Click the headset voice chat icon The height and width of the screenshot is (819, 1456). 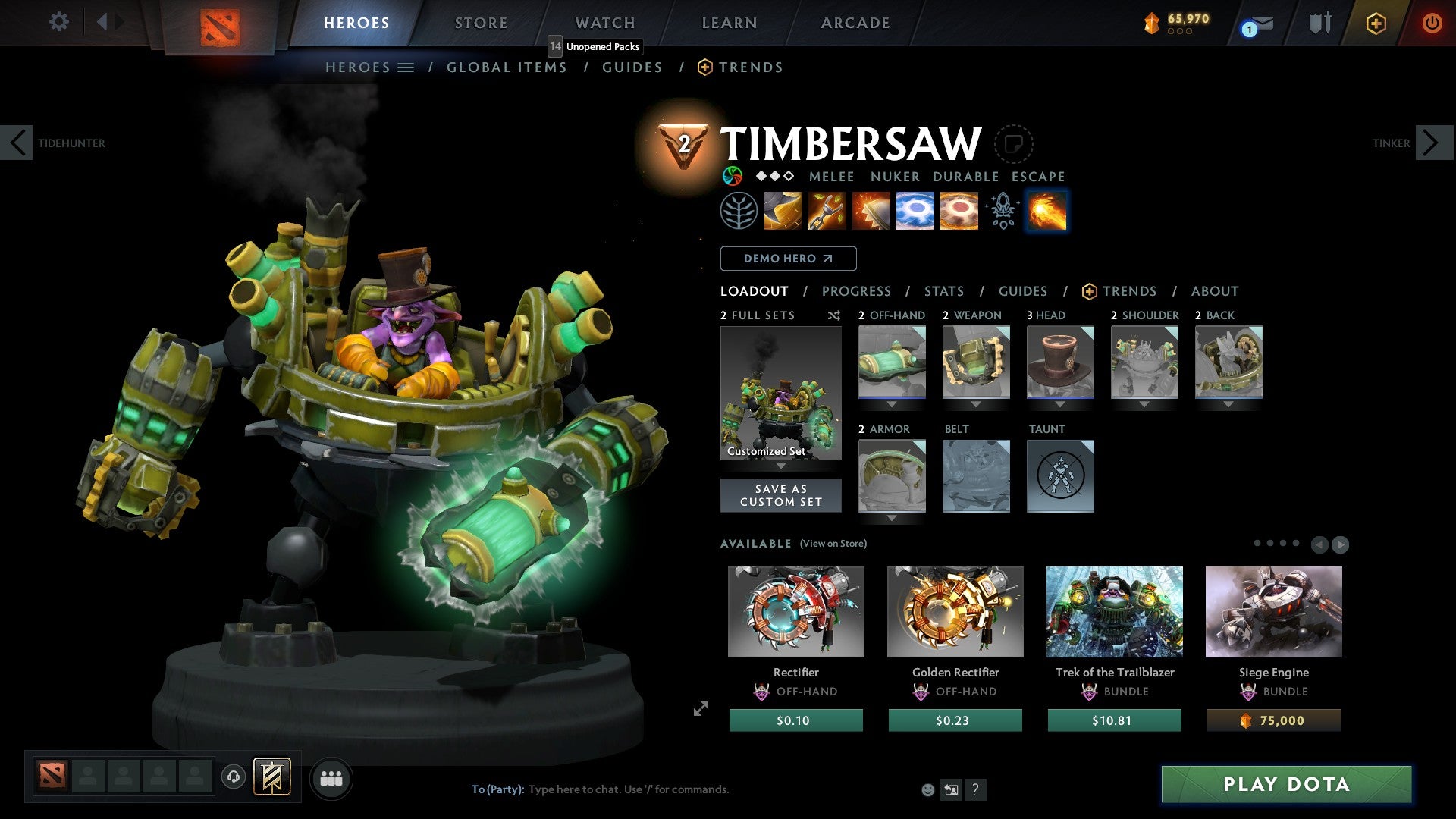point(233,778)
